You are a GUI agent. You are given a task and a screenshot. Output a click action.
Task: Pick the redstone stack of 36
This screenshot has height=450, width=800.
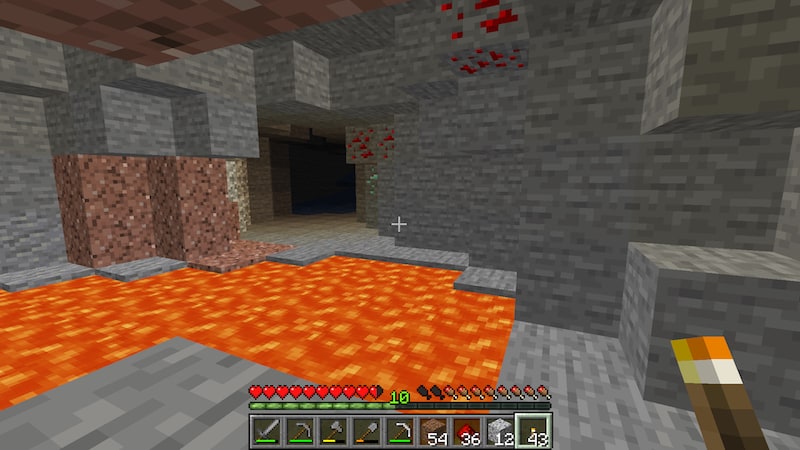tap(467, 431)
